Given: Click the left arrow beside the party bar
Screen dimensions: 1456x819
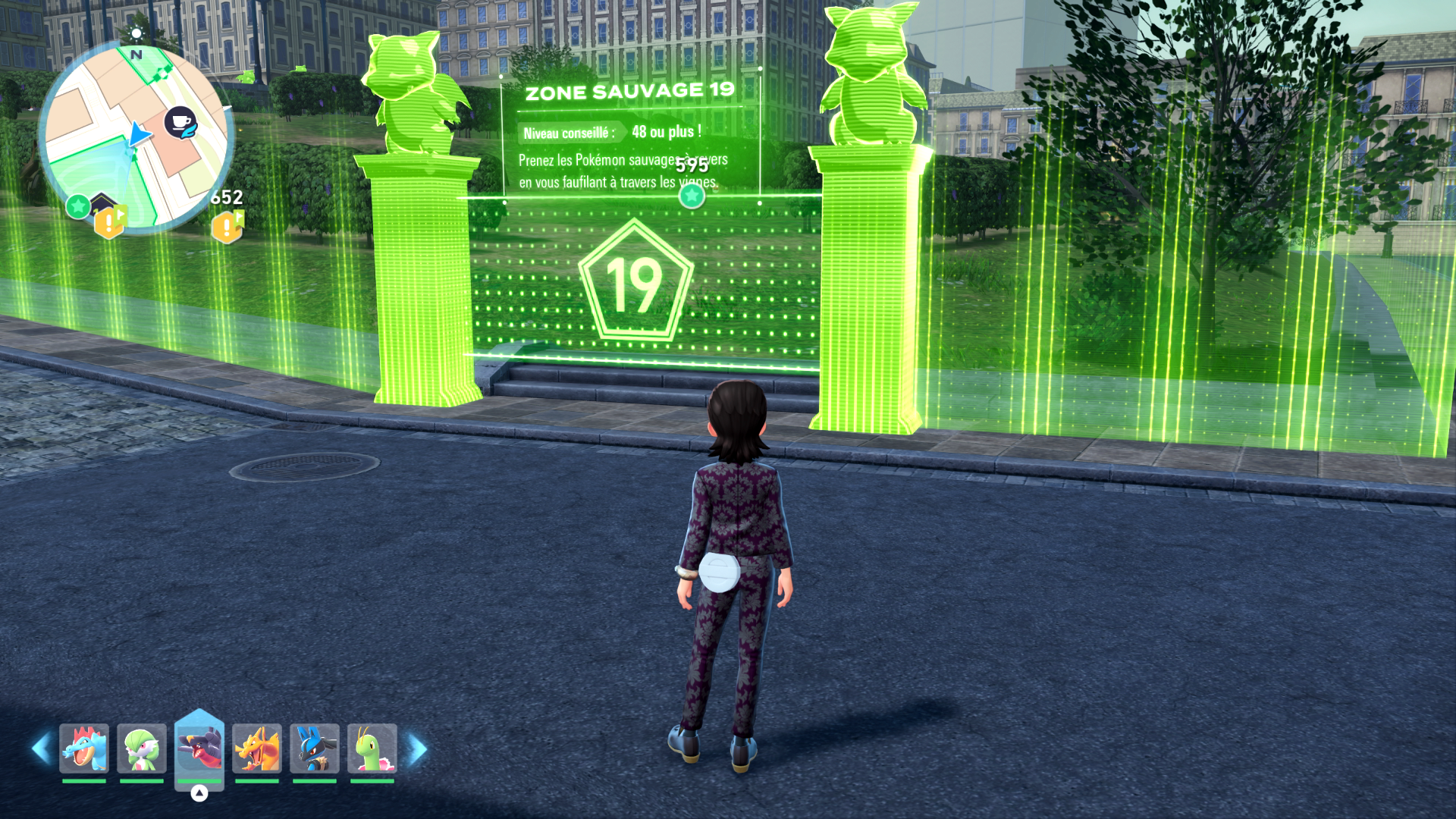Looking at the screenshot, I should 41,748.
